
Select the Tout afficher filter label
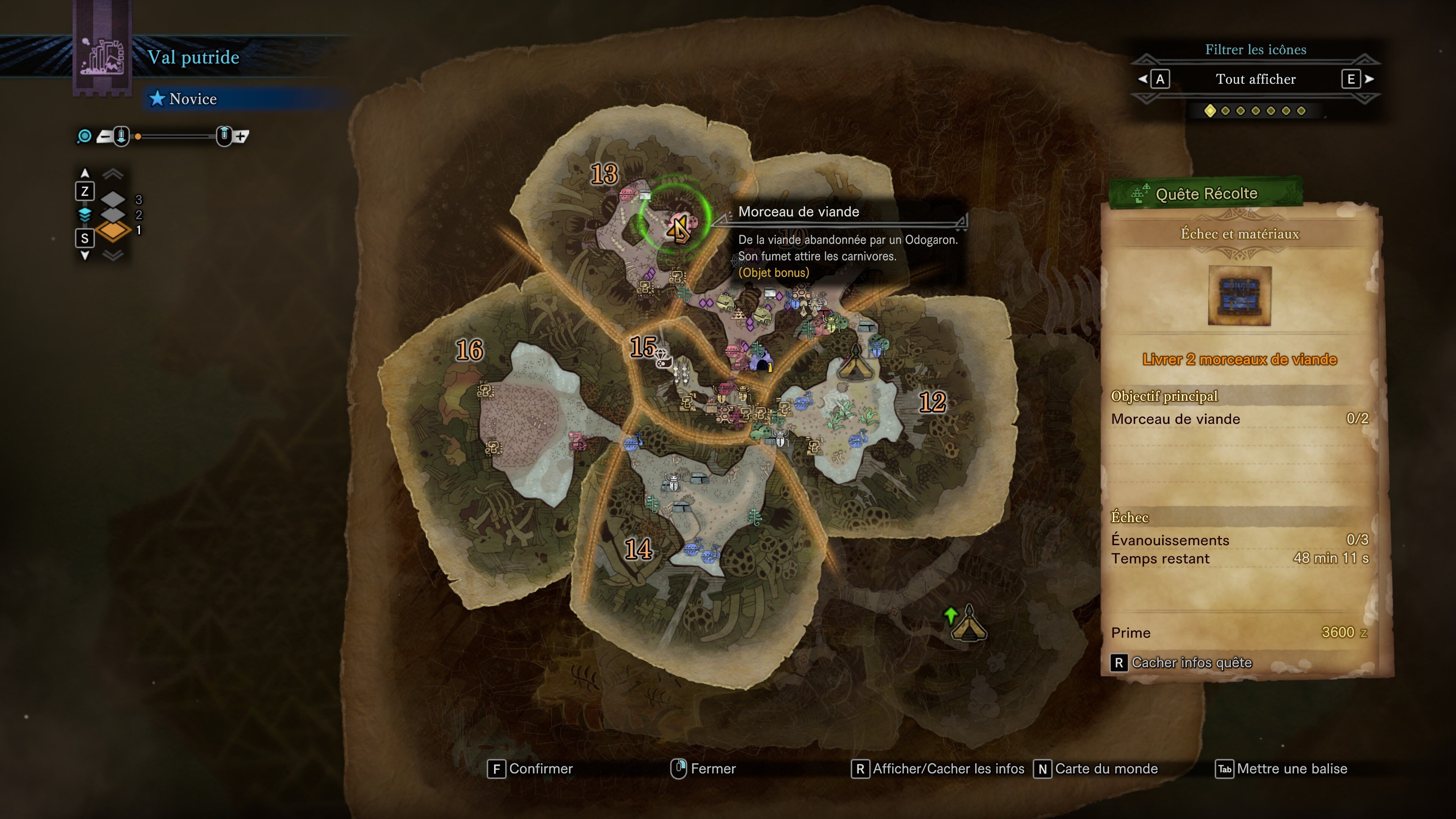point(1255,79)
